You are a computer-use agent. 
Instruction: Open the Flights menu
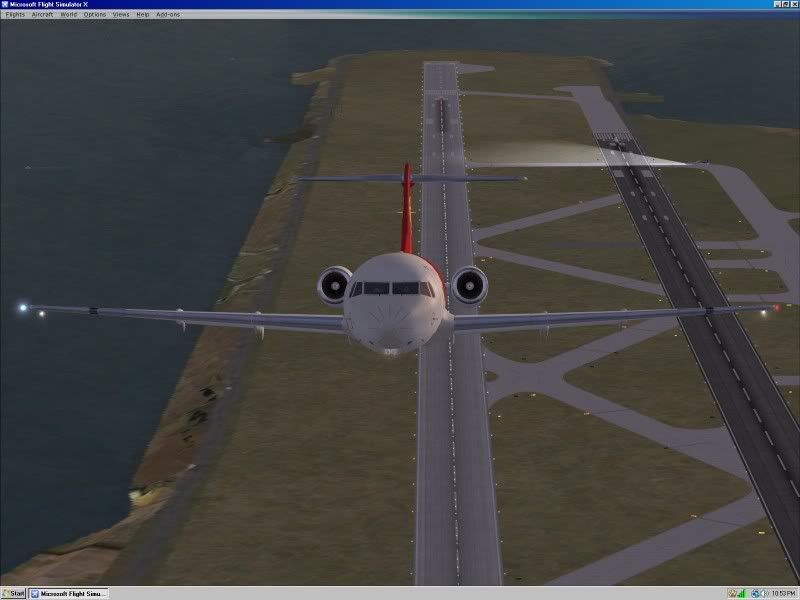tap(15, 15)
